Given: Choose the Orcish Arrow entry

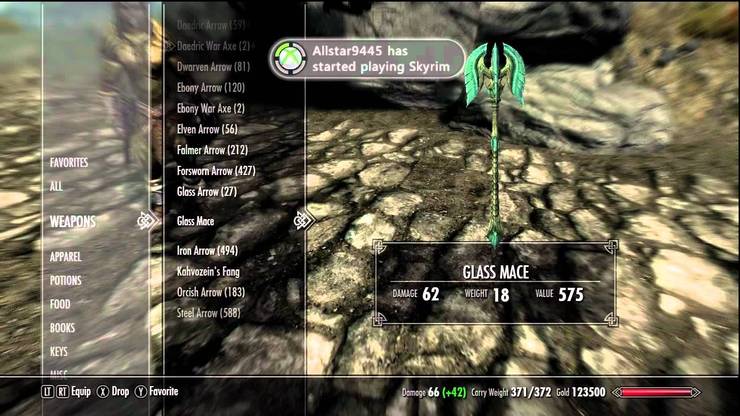Looking at the screenshot, I should coord(211,292).
